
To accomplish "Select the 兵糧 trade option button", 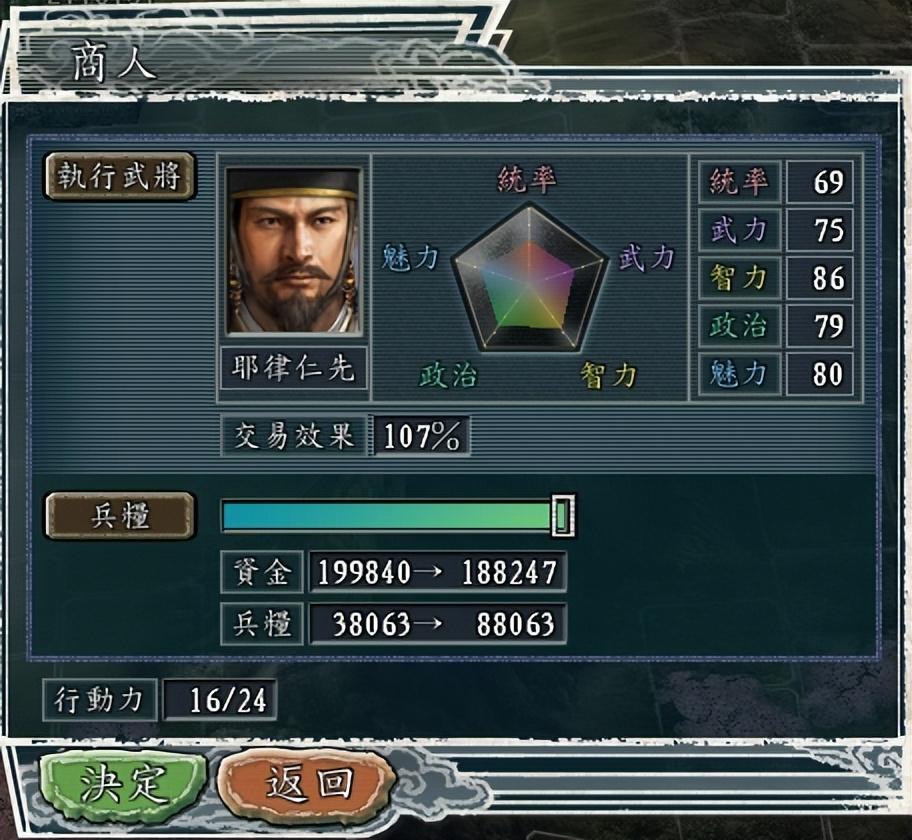I will (120, 516).
